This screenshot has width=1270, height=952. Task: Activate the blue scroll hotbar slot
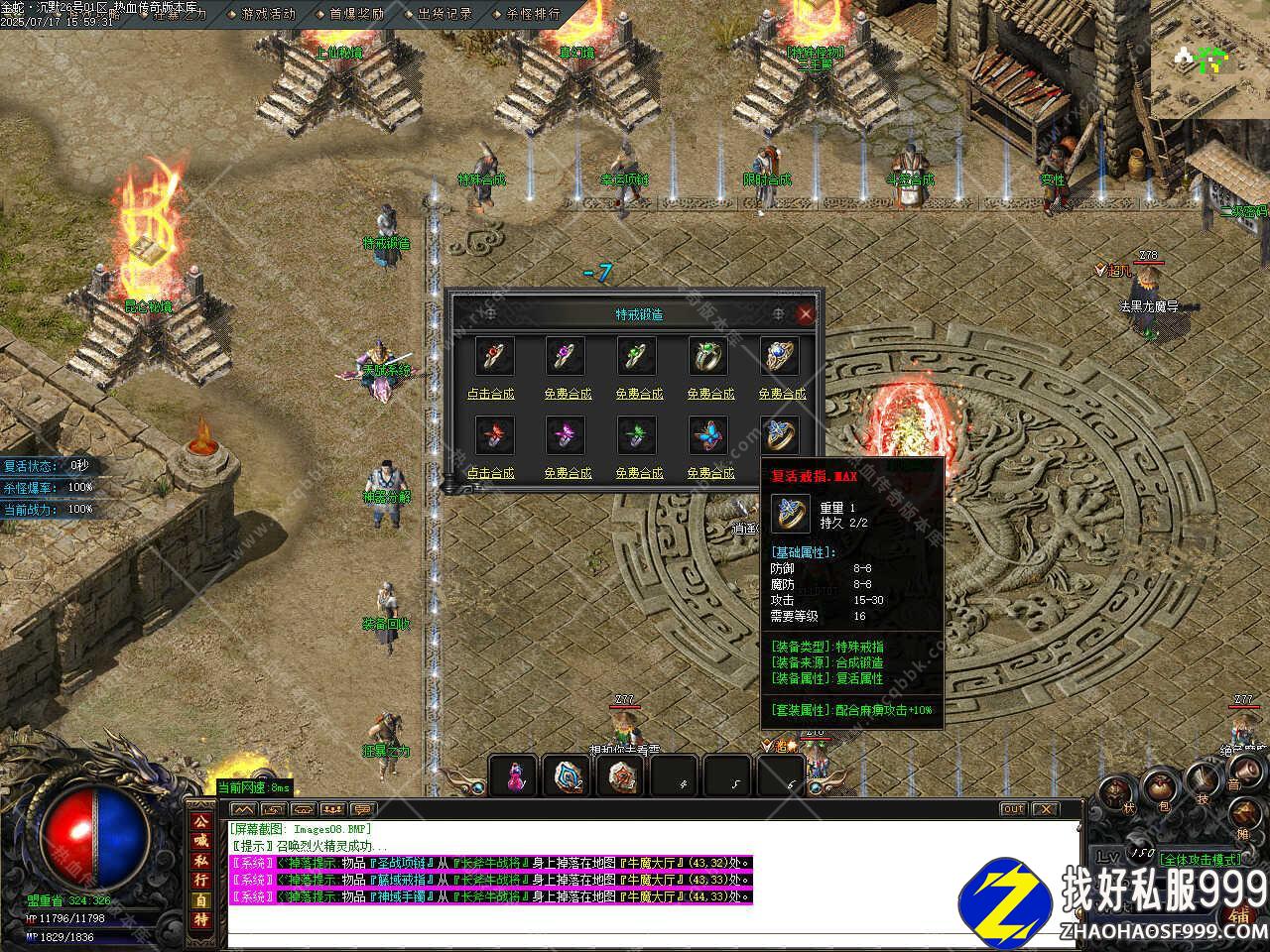(x=569, y=775)
